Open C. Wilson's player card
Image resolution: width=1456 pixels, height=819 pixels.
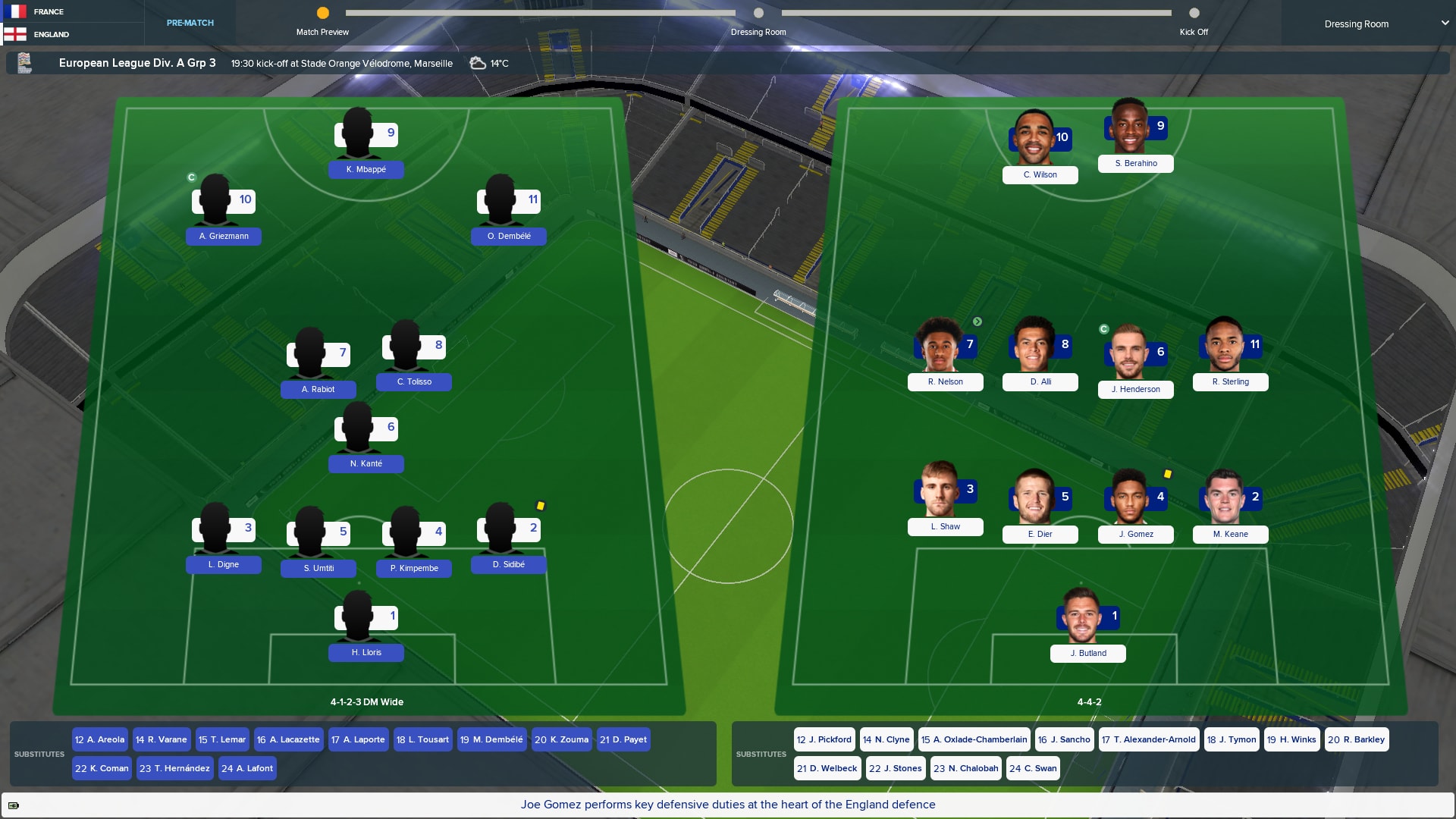click(x=1040, y=174)
